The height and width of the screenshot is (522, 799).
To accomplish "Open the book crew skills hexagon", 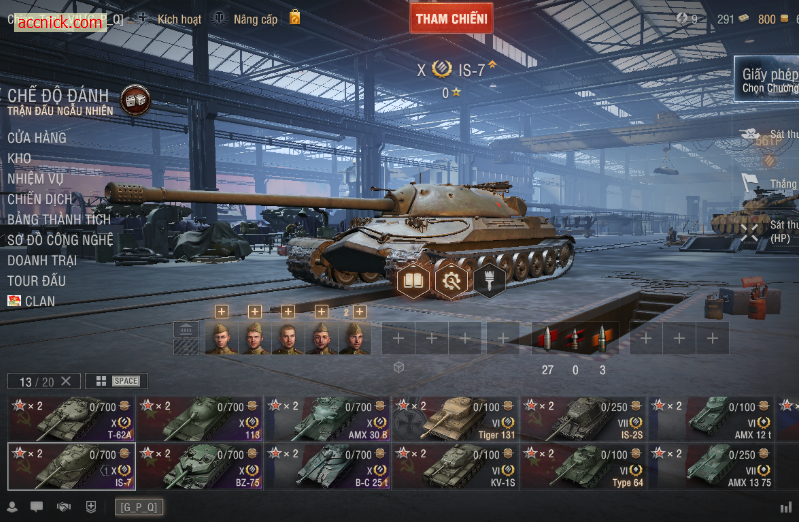I will [x=414, y=280].
